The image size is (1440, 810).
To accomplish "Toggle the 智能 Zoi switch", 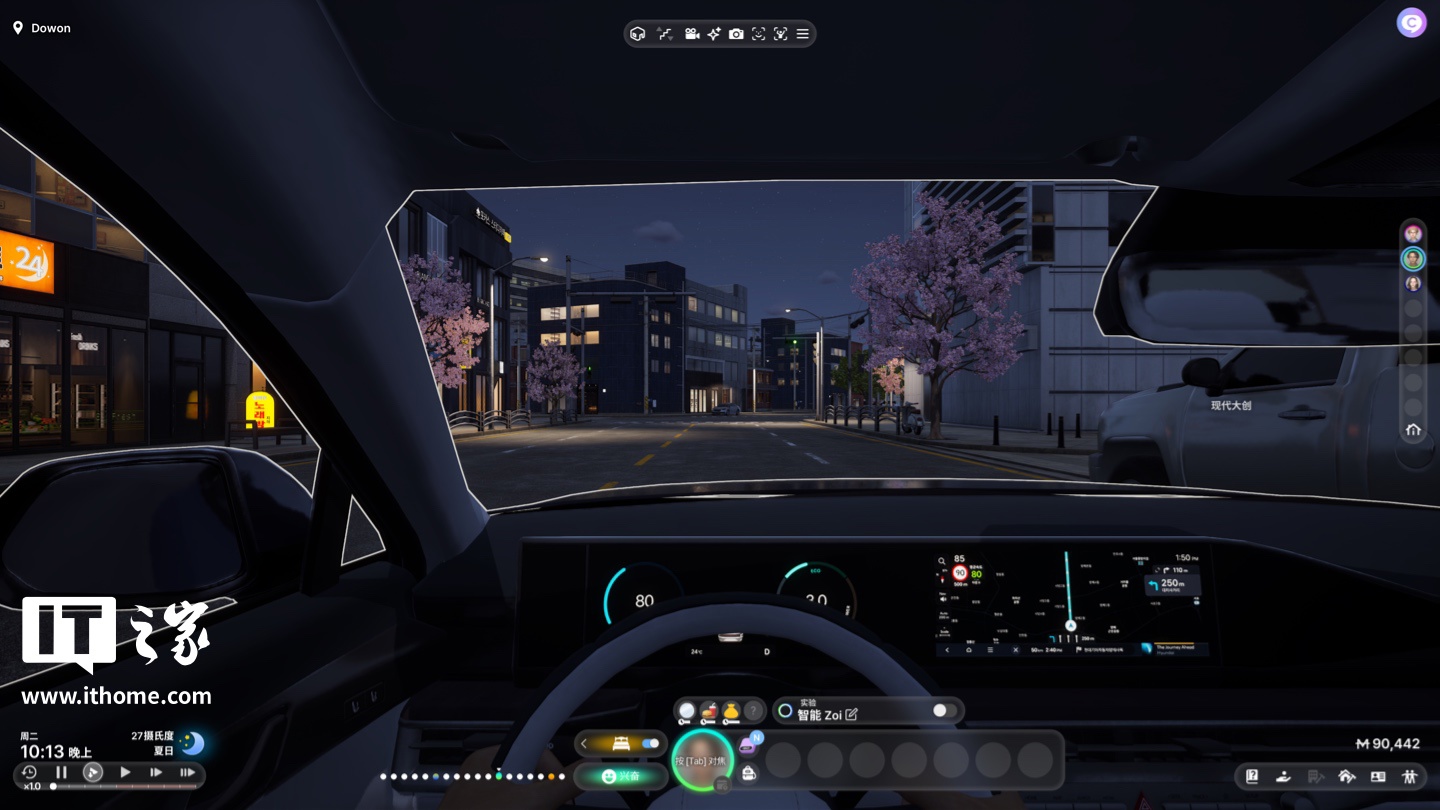I will pyautogui.click(x=944, y=711).
